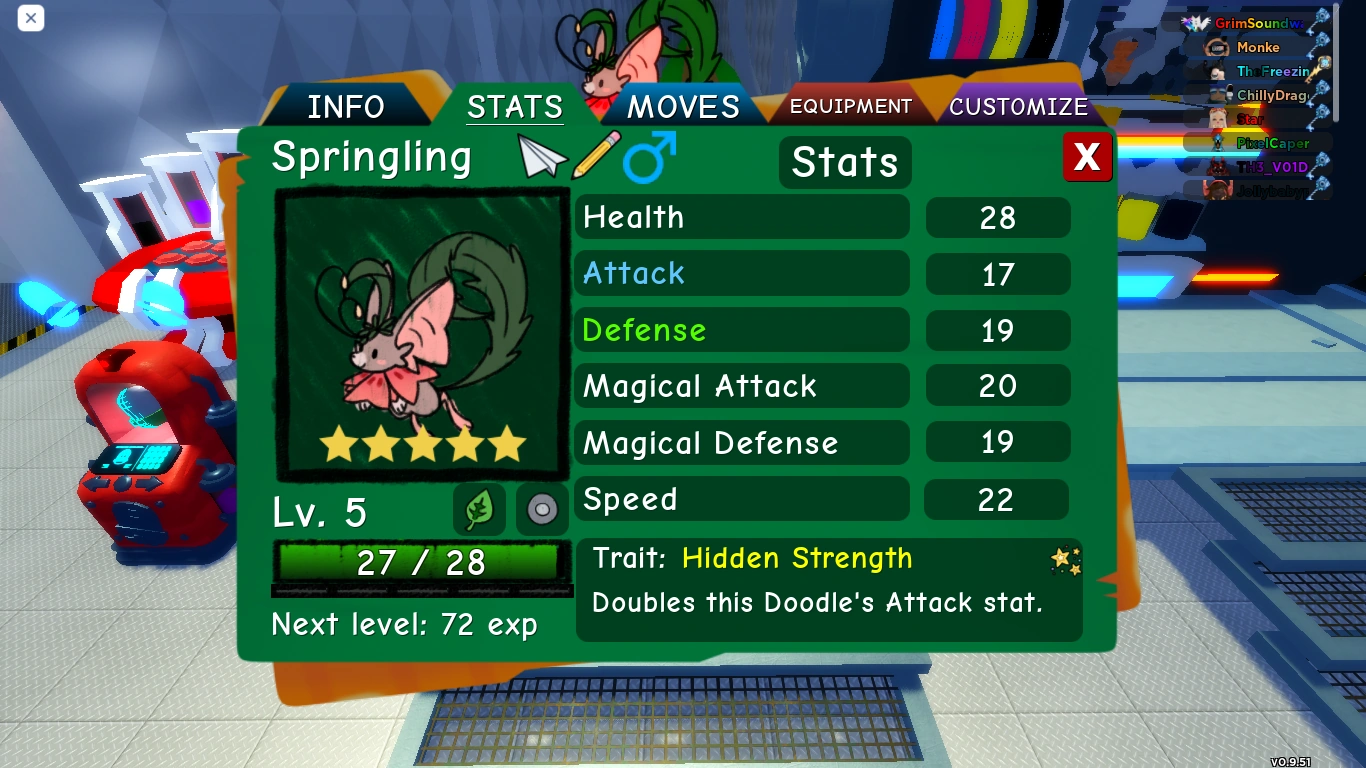The height and width of the screenshot is (768, 1366).
Task: Click the 27/28 experience progress bar
Action: click(x=421, y=563)
